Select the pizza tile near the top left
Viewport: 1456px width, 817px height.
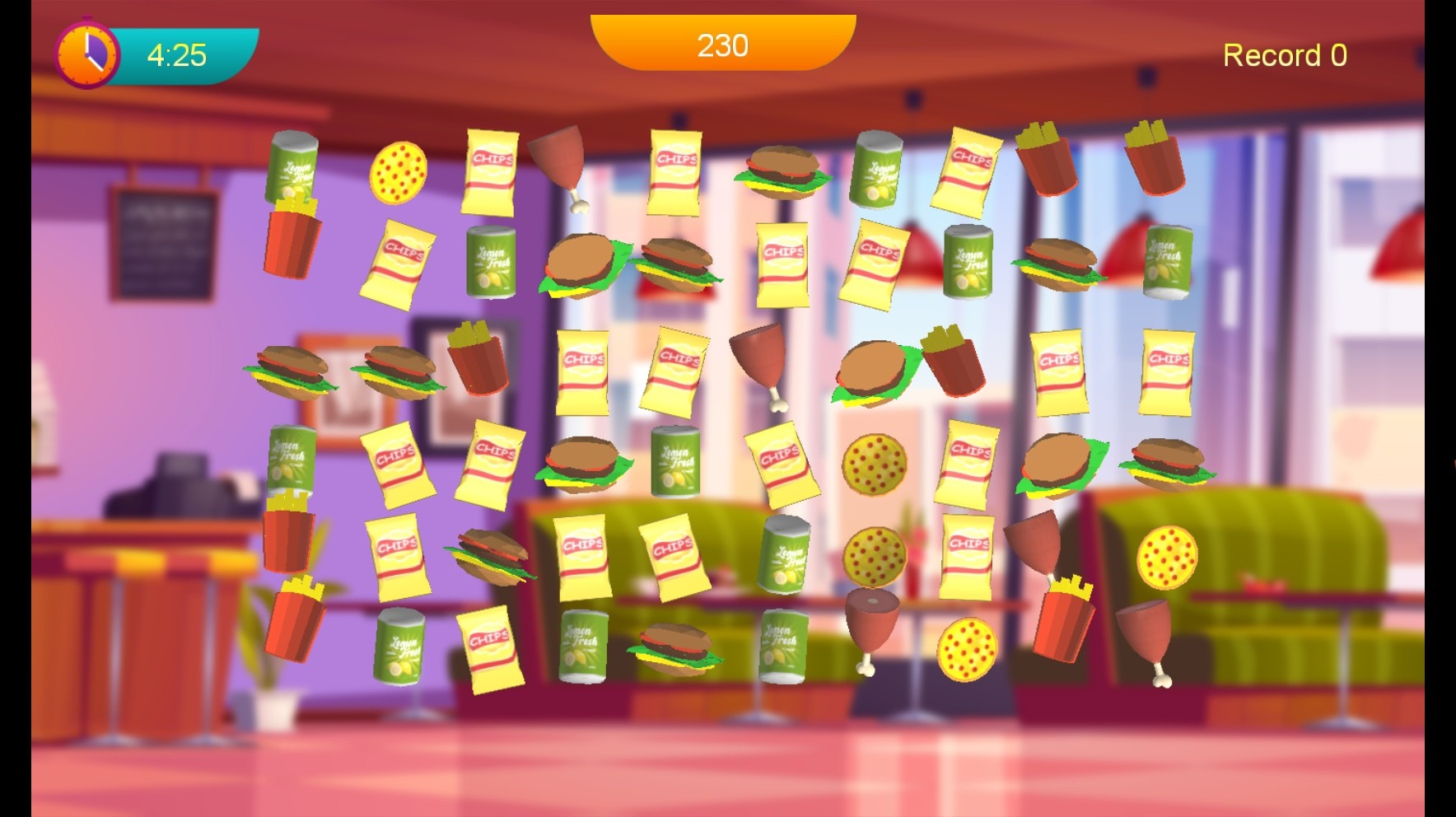click(x=400, y=173)
